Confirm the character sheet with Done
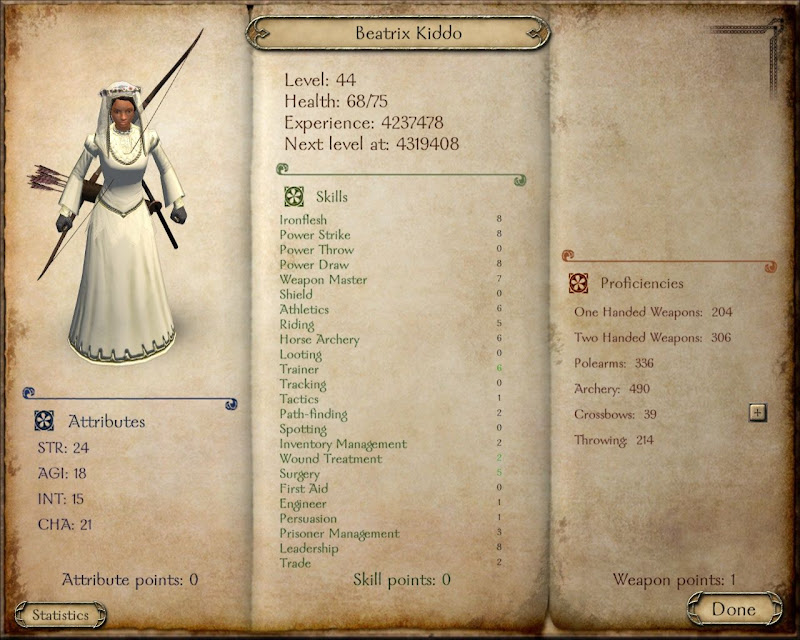This screenshot has height=640, width=800. pos(734,609)
